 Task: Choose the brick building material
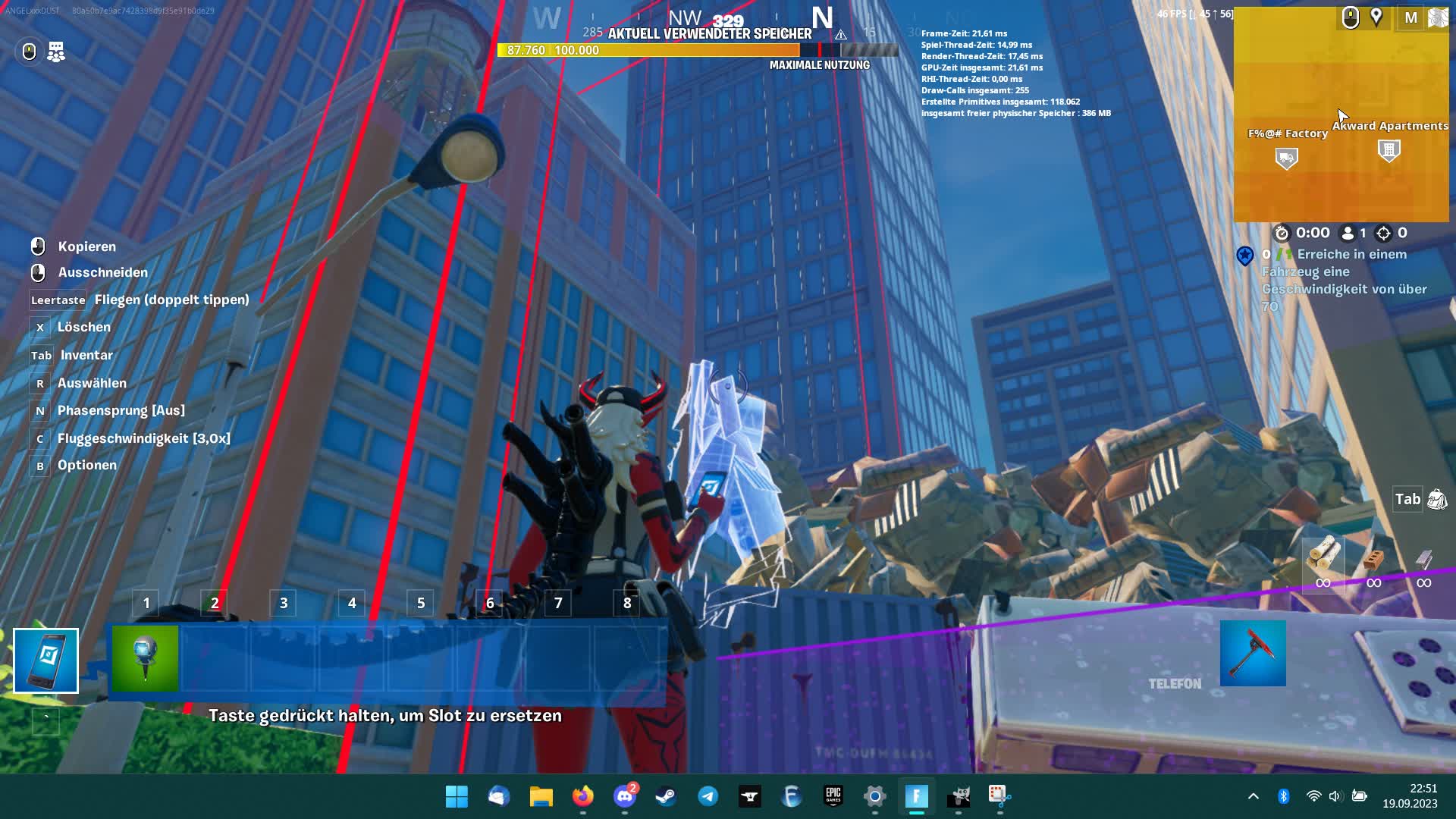1373,561
